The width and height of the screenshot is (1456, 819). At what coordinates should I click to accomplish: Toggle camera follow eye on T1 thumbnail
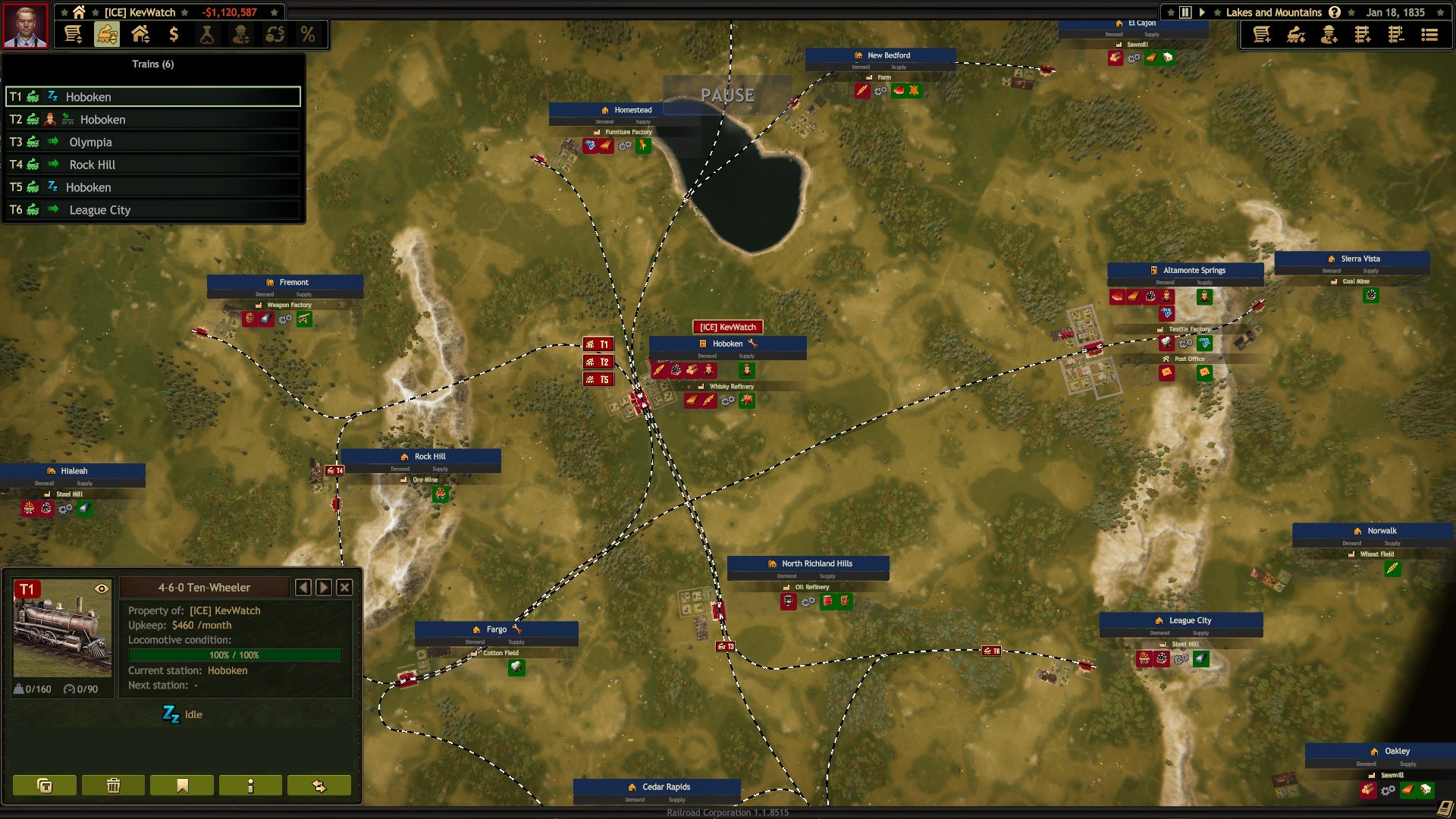(x=102, y=588)
